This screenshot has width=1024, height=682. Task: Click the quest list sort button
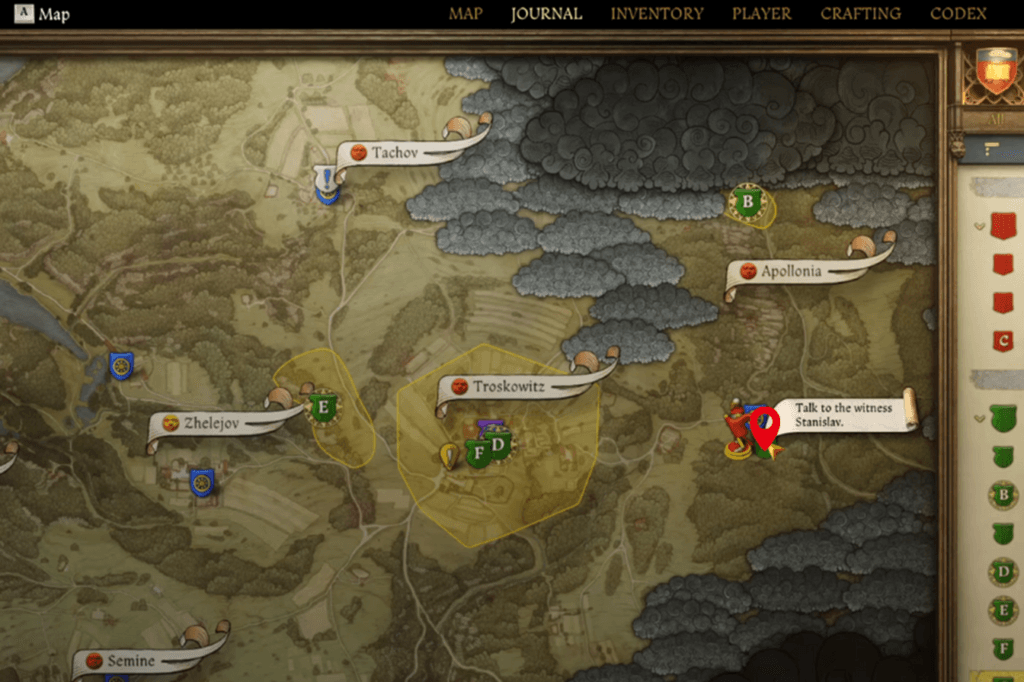[992, 149]
